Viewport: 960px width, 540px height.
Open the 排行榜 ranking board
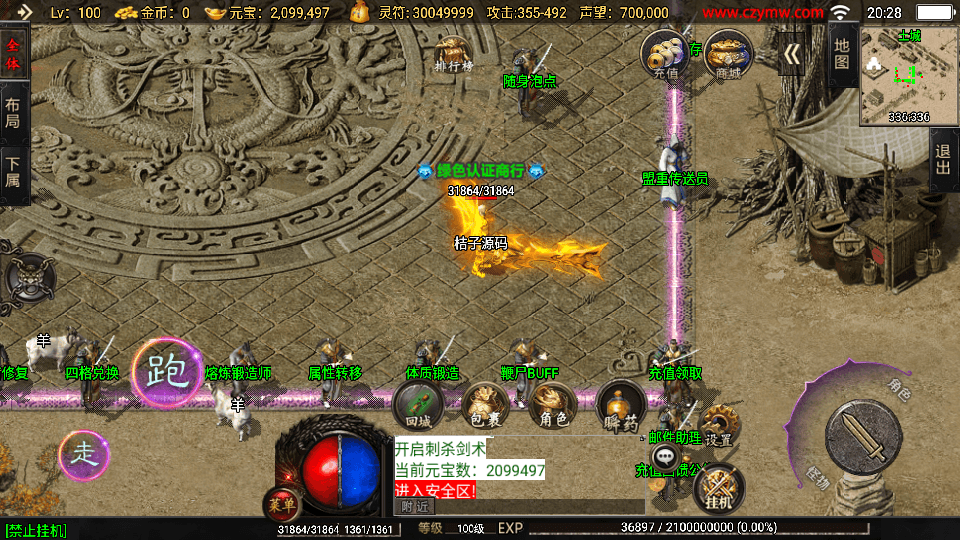coord(453,55)
